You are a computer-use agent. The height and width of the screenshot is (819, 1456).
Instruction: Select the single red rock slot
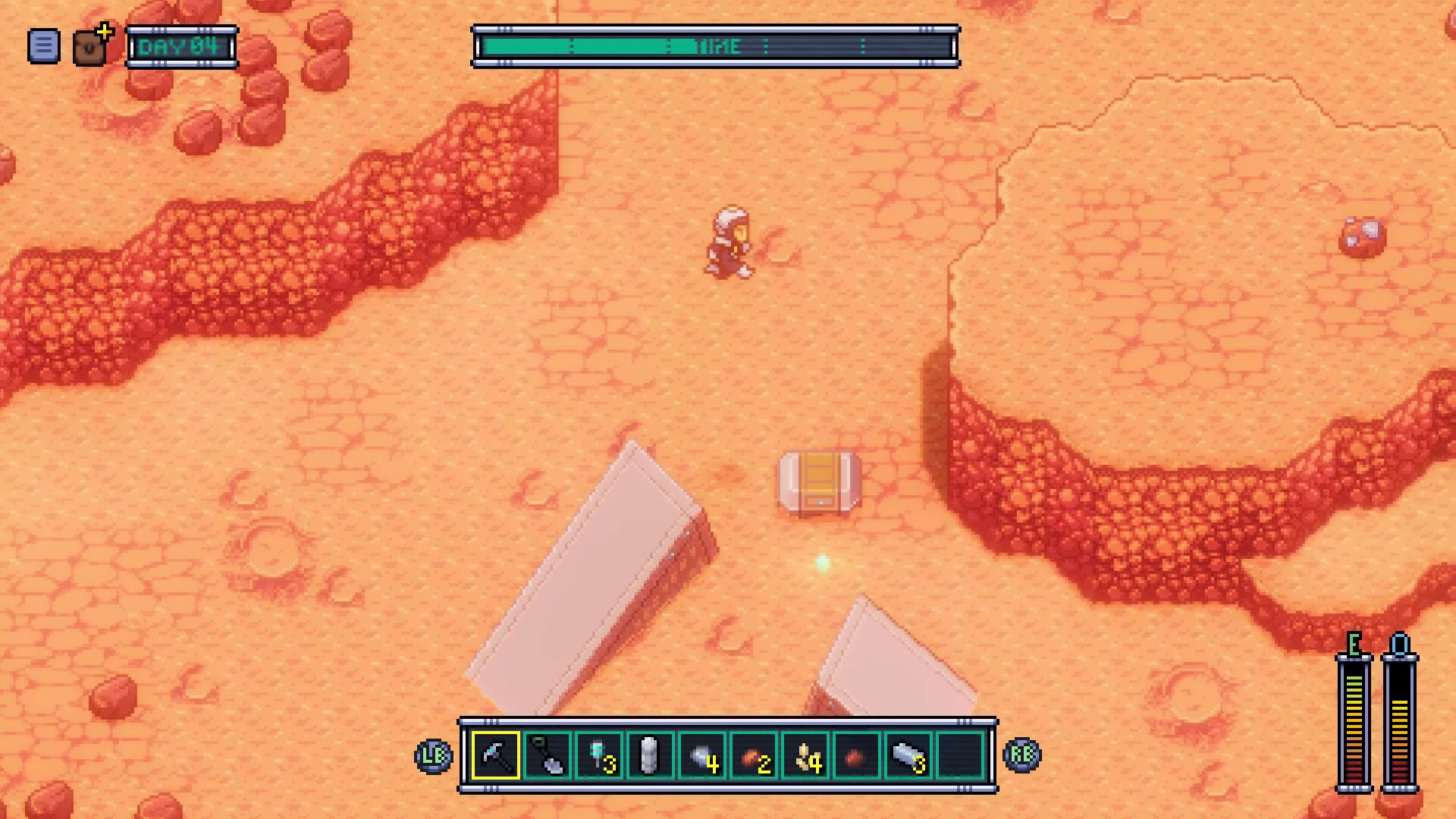point(857,756)
